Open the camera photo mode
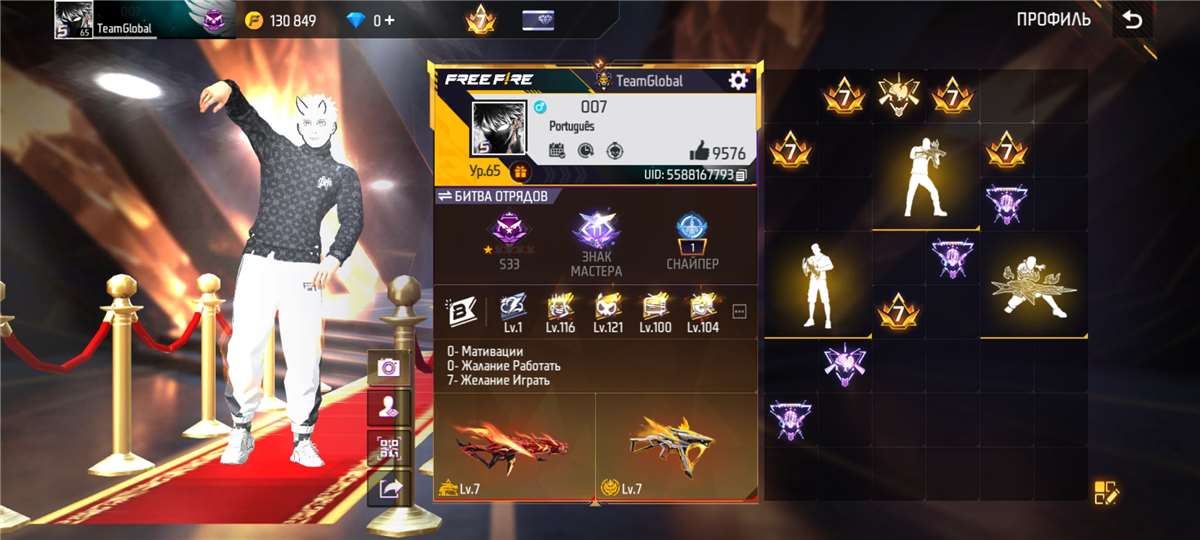The image size is (1200, 540). [x=388, y=367]
